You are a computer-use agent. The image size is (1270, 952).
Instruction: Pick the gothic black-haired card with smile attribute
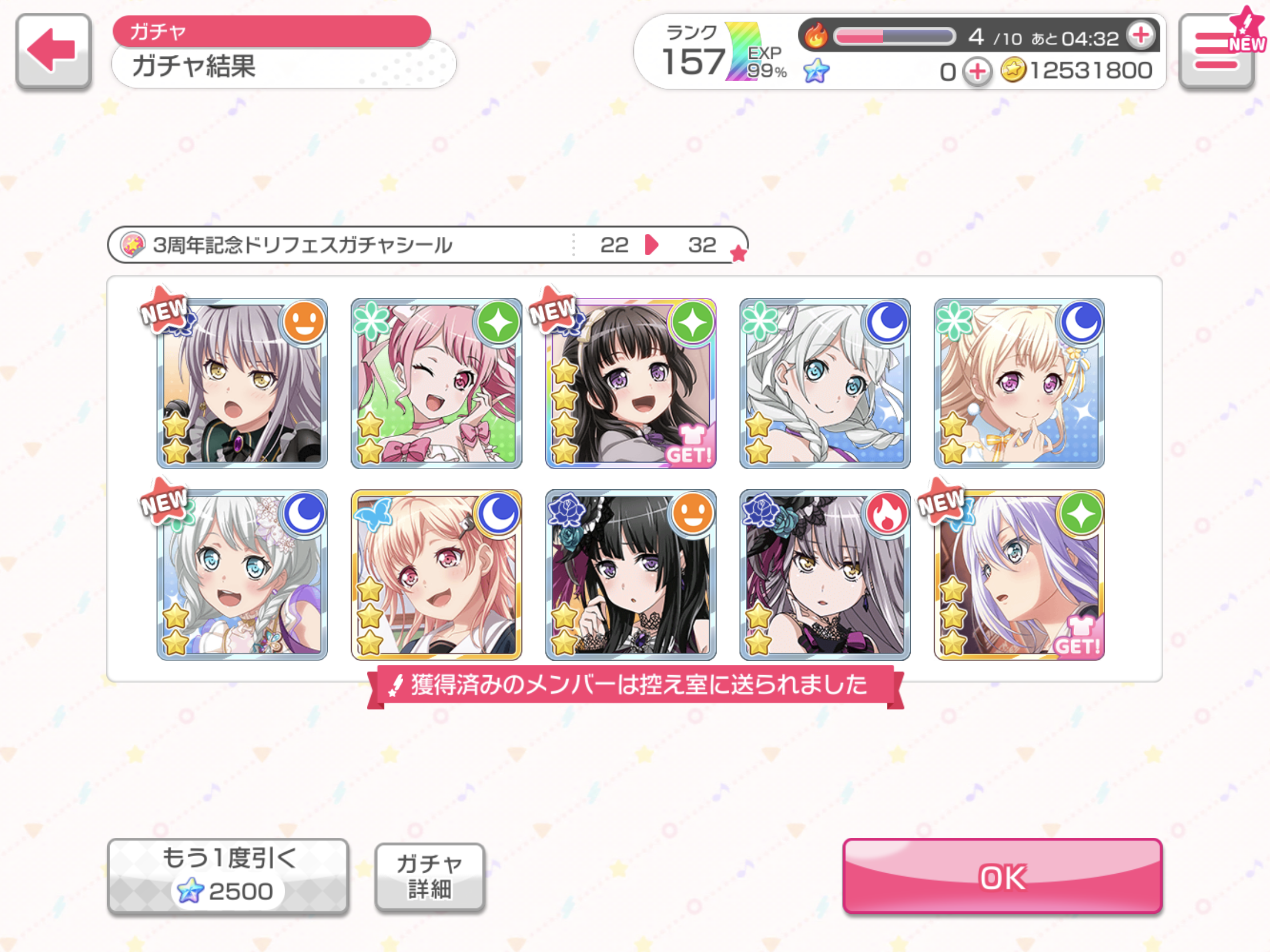630,575
